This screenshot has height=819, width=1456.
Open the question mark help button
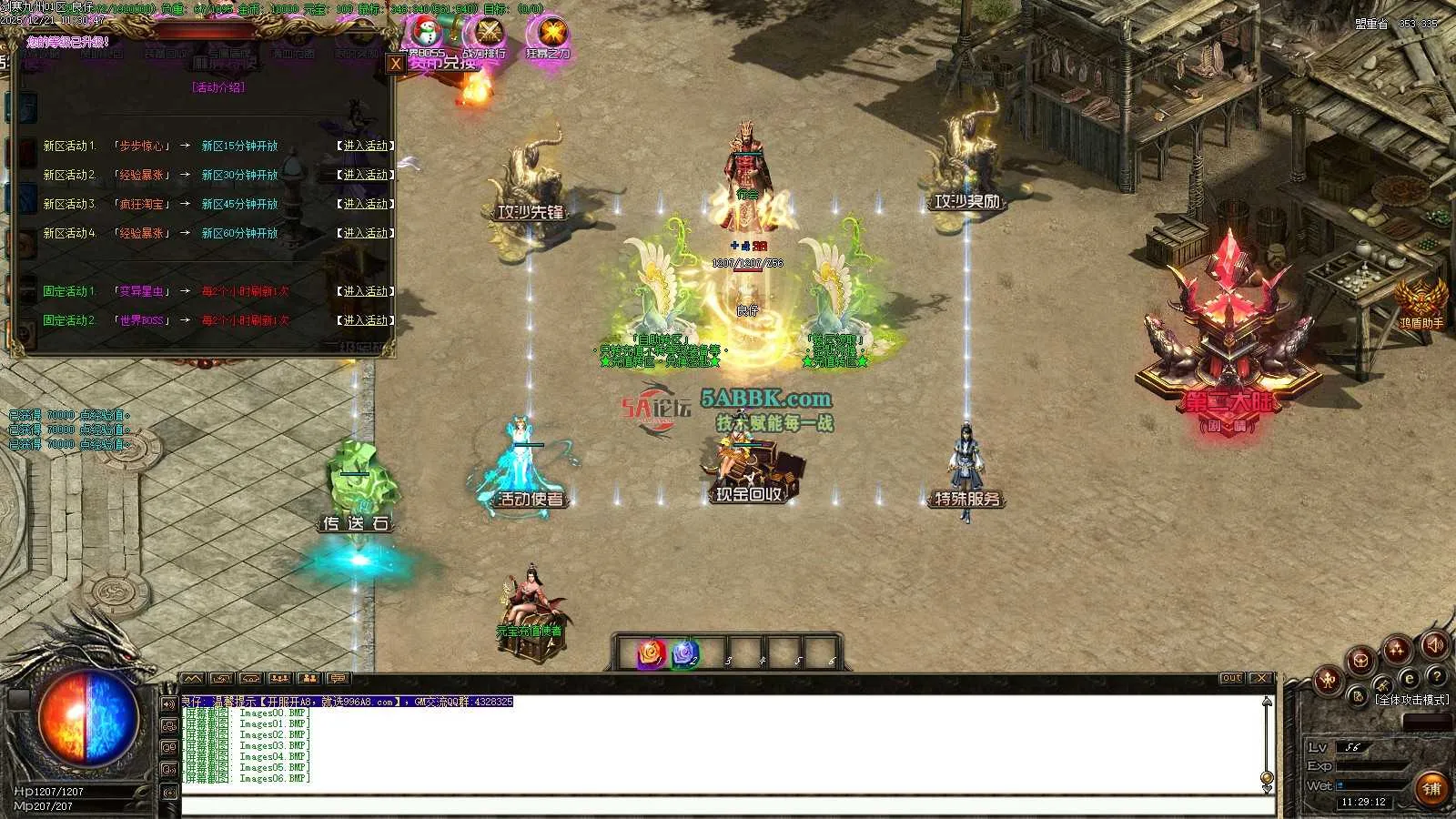click(x=1437, y=677)
